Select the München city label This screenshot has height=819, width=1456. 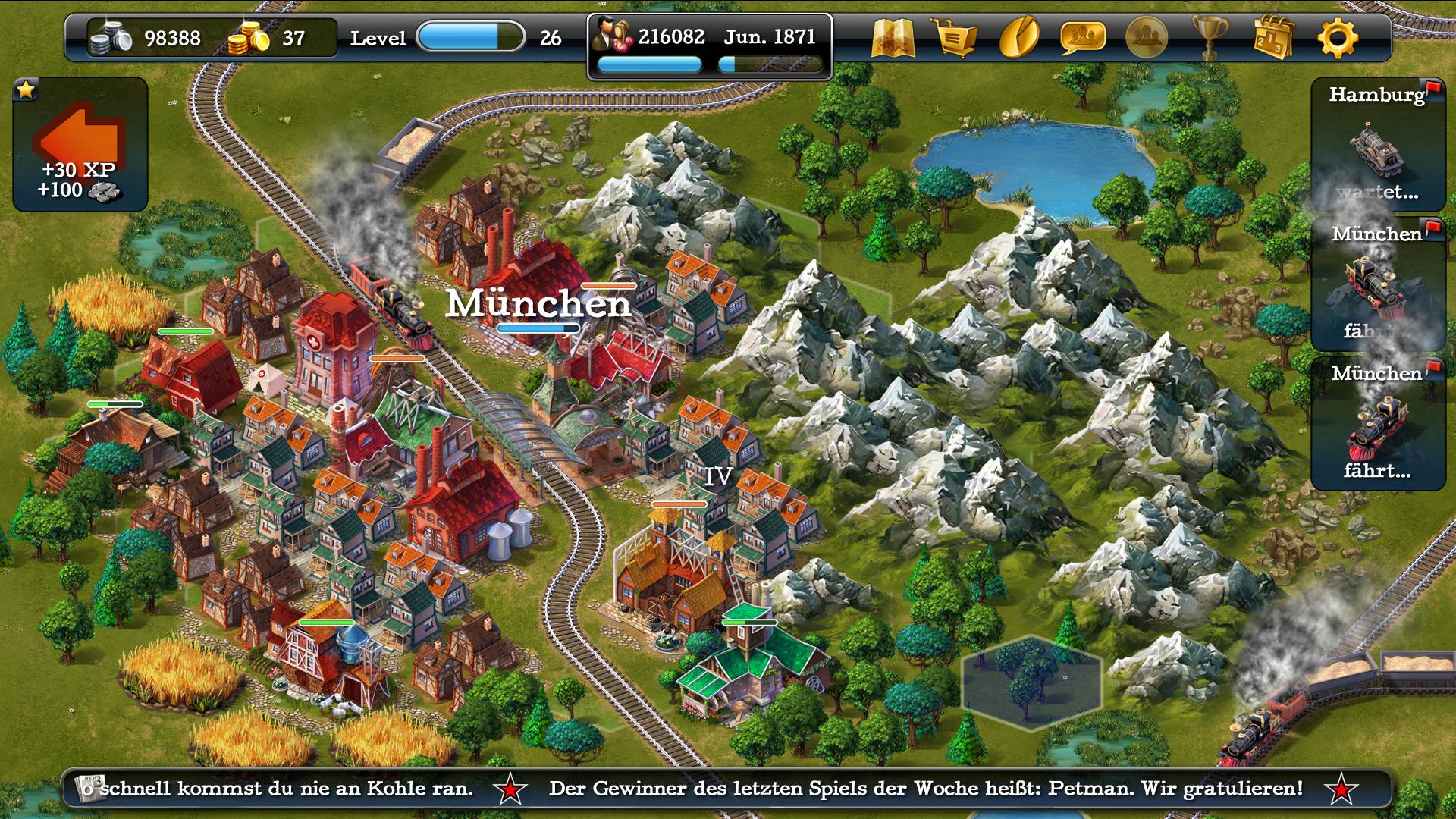point(538,304)
